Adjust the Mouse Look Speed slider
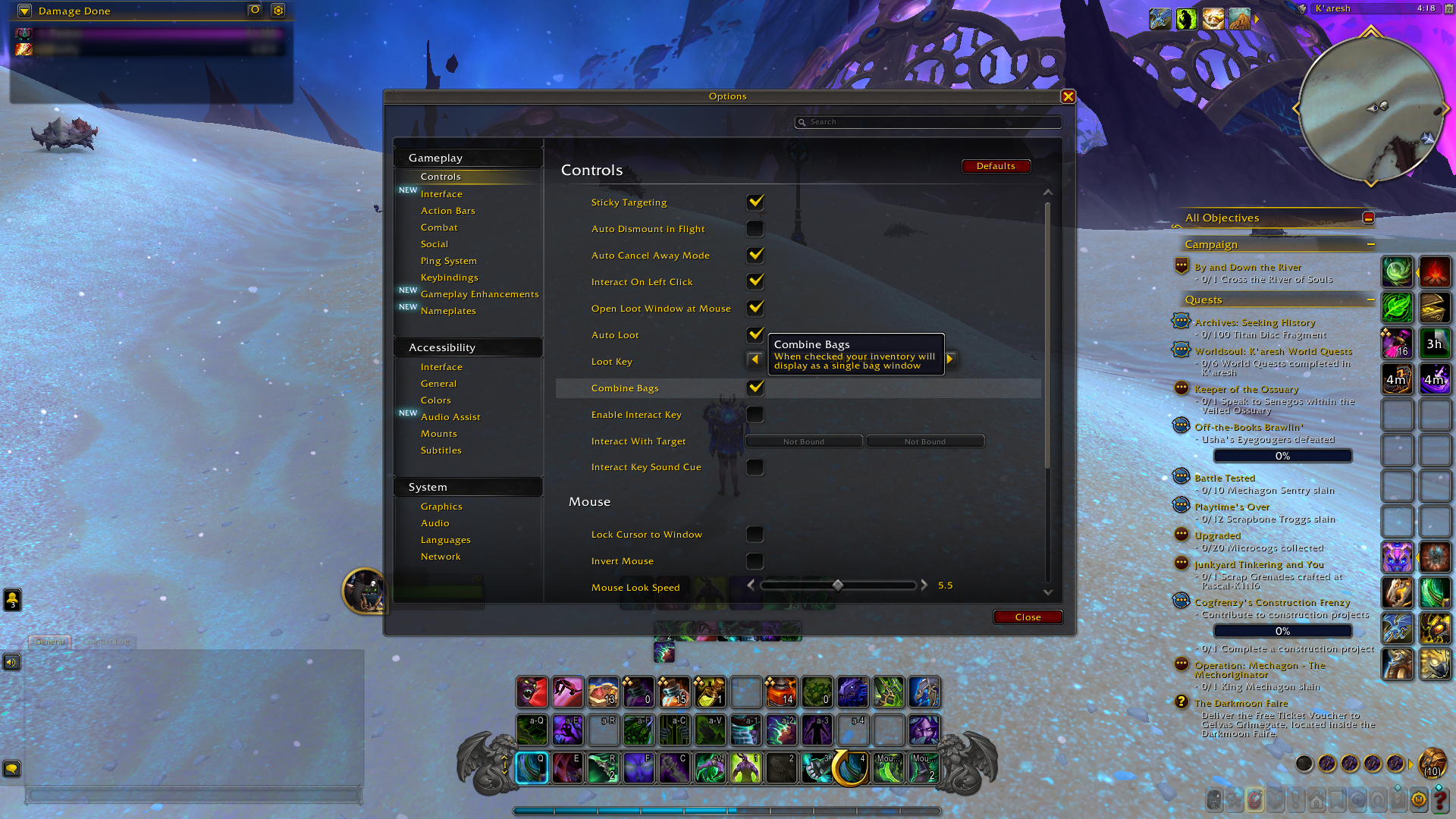This screenshot has width=1456, height=819. (x=838, y=585)
